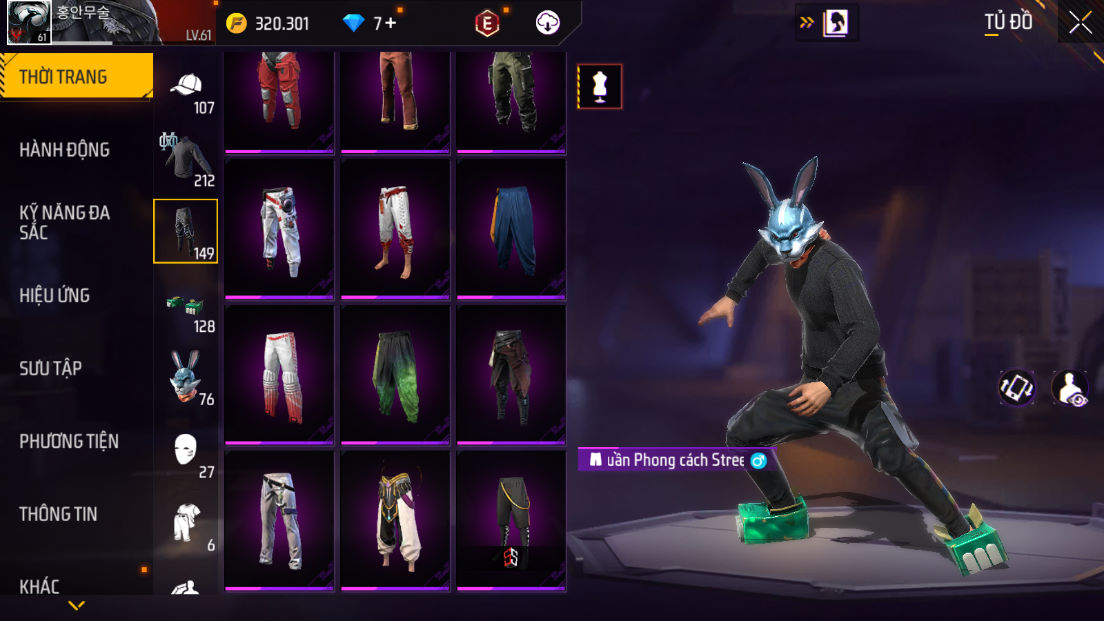This screenshot has height=621, width=1104.
Task: Equip the green flame black pants
Action: click(x=395, y=375)
